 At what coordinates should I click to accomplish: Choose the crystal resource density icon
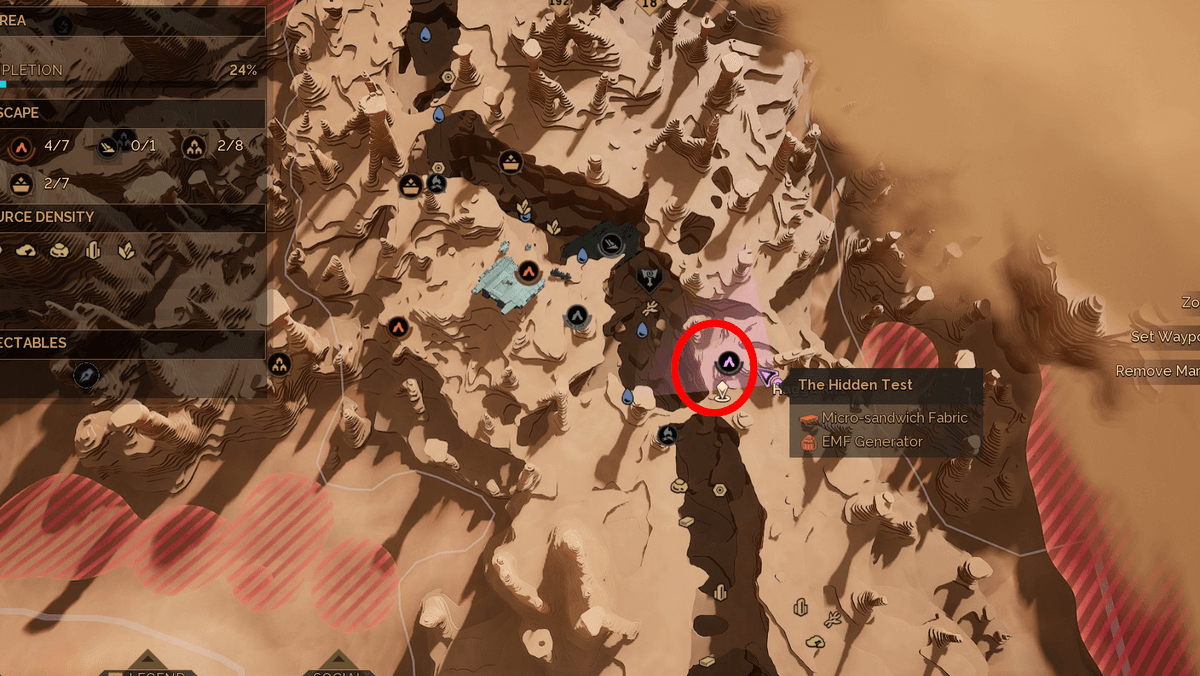click(x=94, y=250)
